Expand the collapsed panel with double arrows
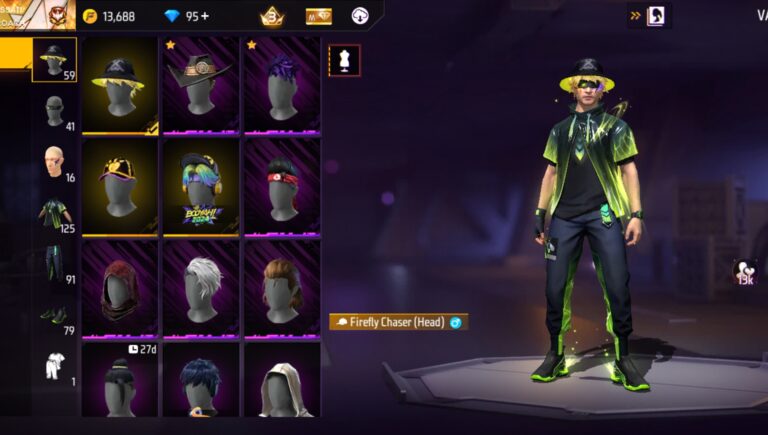Viewport: 768px width, 435px height. (x=634, y=16)
